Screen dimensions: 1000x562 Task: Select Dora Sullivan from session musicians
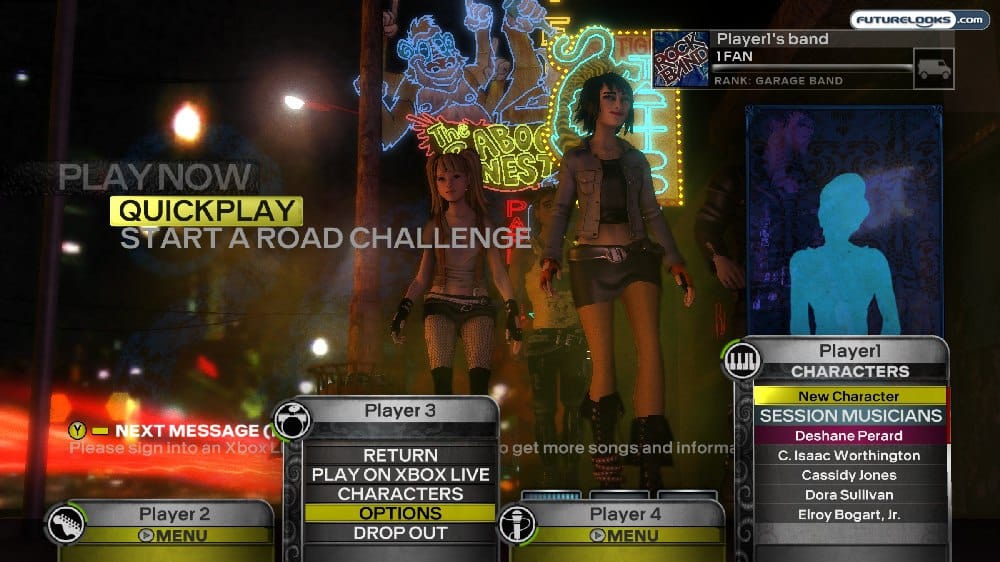tap(849, 495)
